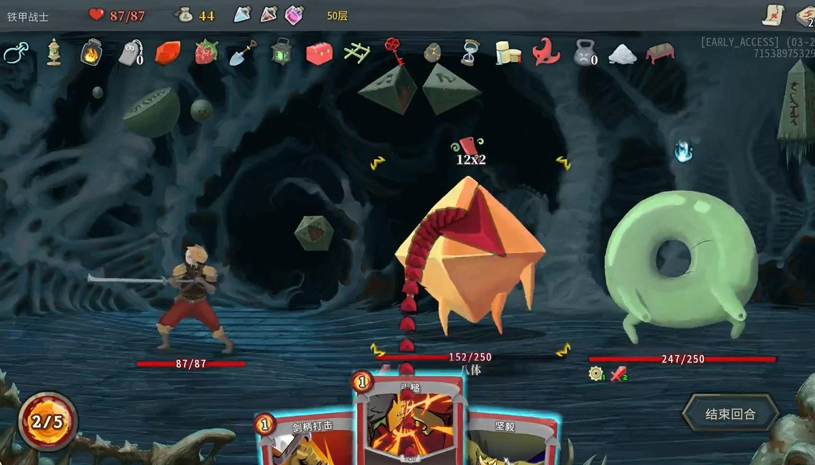View the deck card icon at top right
This screenshot has width=815, height=465.
click(x=806, y=16)
